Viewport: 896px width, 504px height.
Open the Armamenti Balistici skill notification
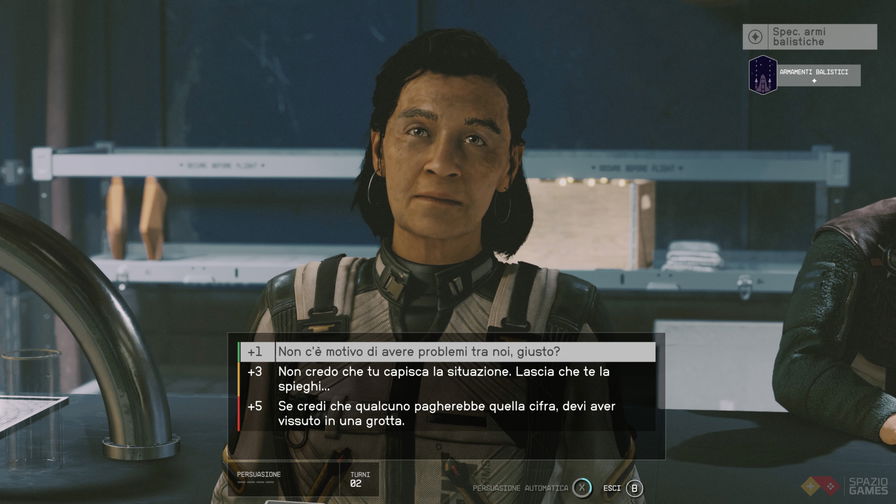tap(805, 75)
